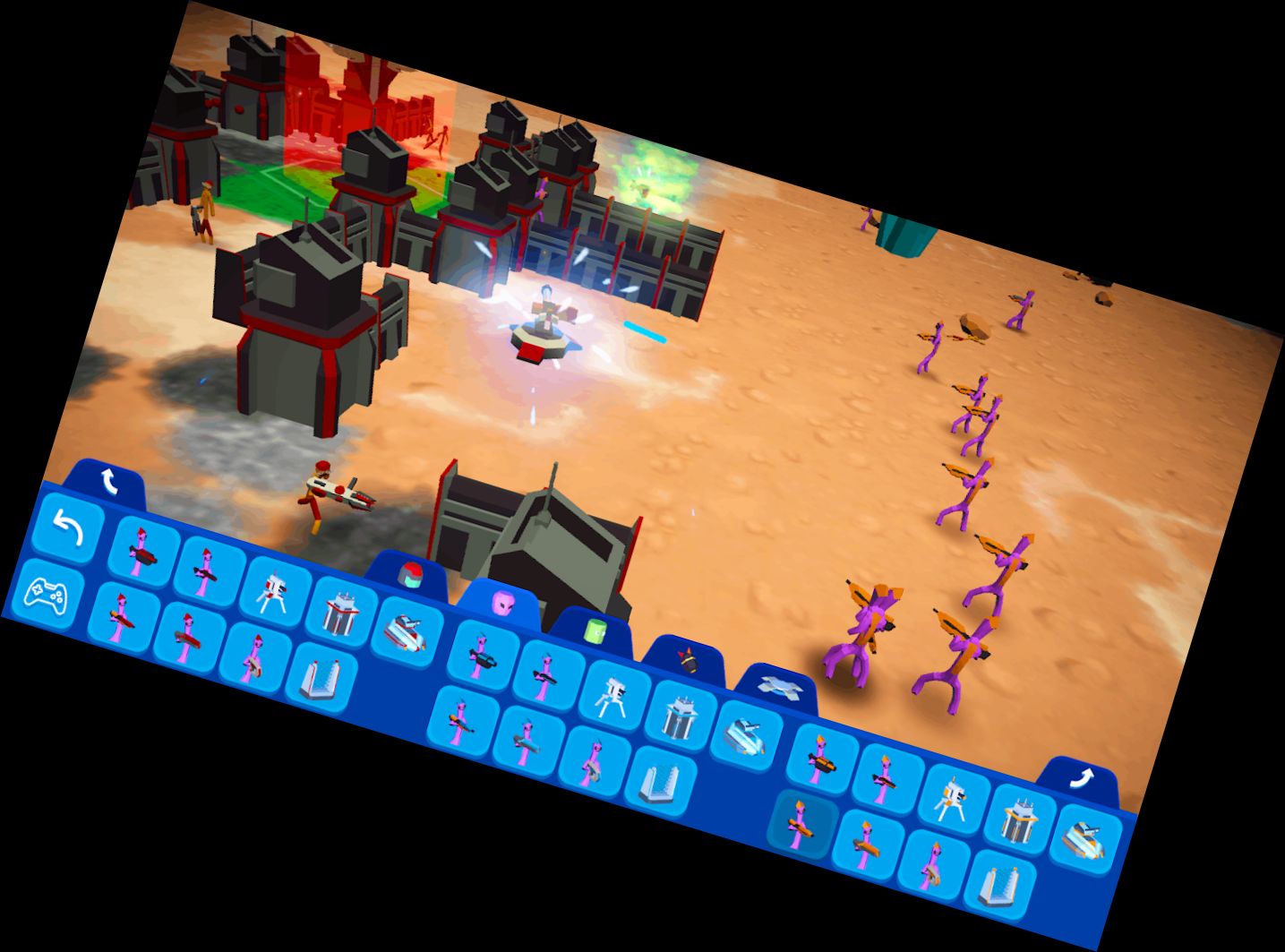Open the grenade faction tab
The height and width of the screenshot is (952, 1285).
coord(685,658)
